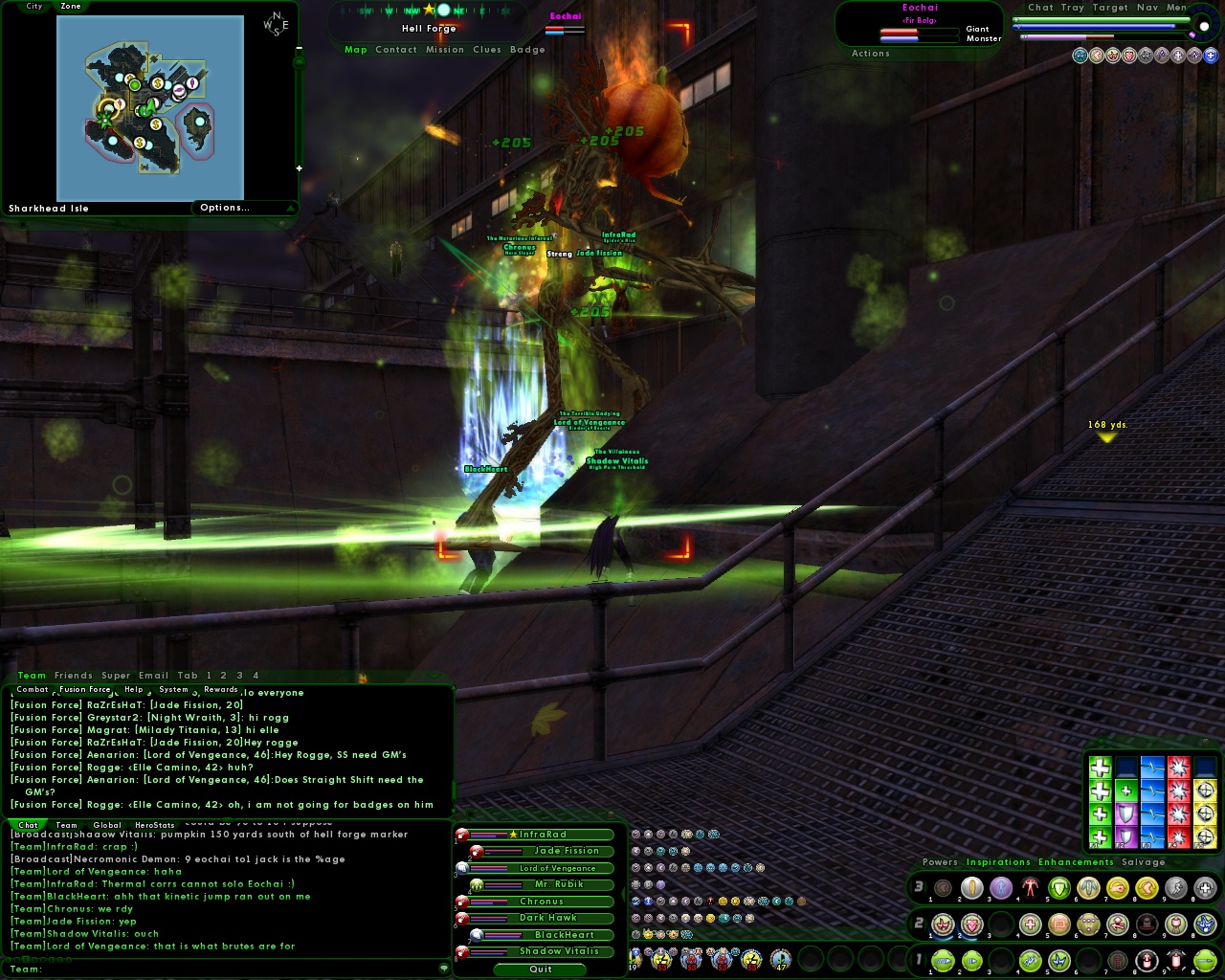The image size is (1225, 980).
Task: Open the Options... dropdown below the minimap
Action: coord(224,207)
